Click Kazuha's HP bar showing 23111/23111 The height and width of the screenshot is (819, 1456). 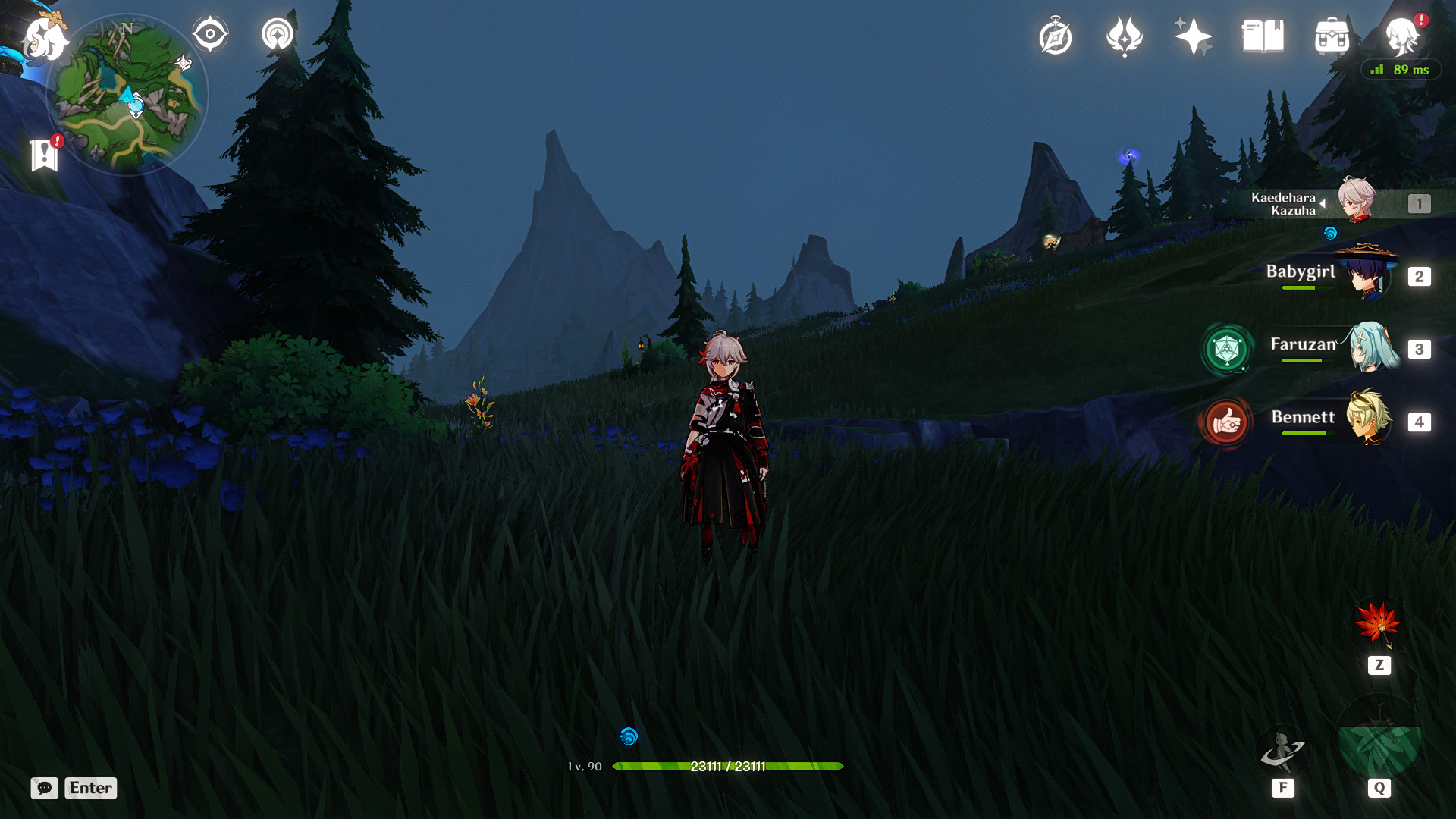click(x=728, y=767)
